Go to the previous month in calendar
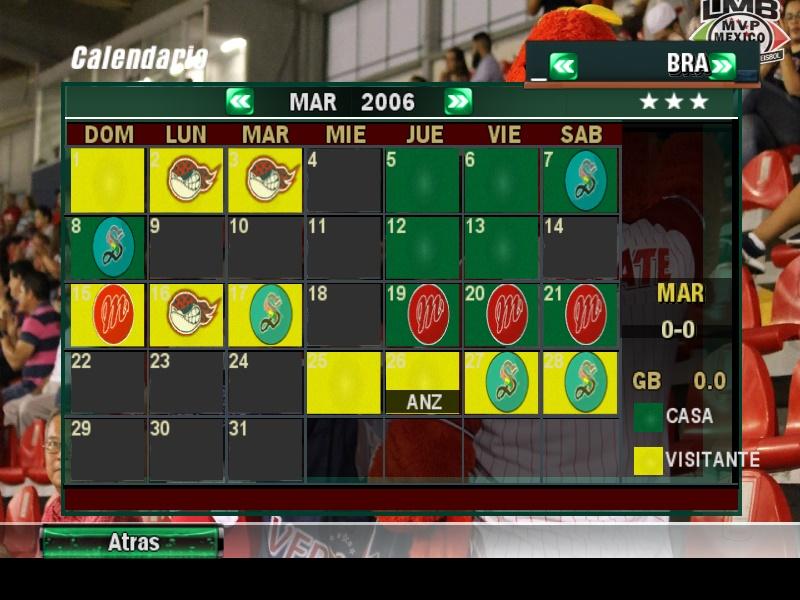 (240, 101)
